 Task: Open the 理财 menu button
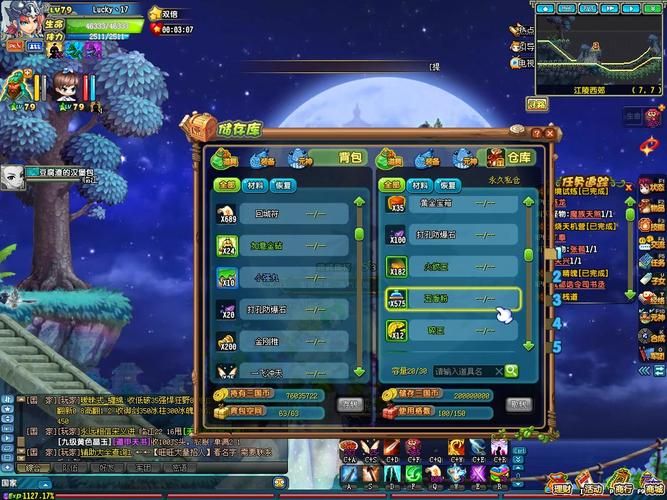tap(562, 487)
